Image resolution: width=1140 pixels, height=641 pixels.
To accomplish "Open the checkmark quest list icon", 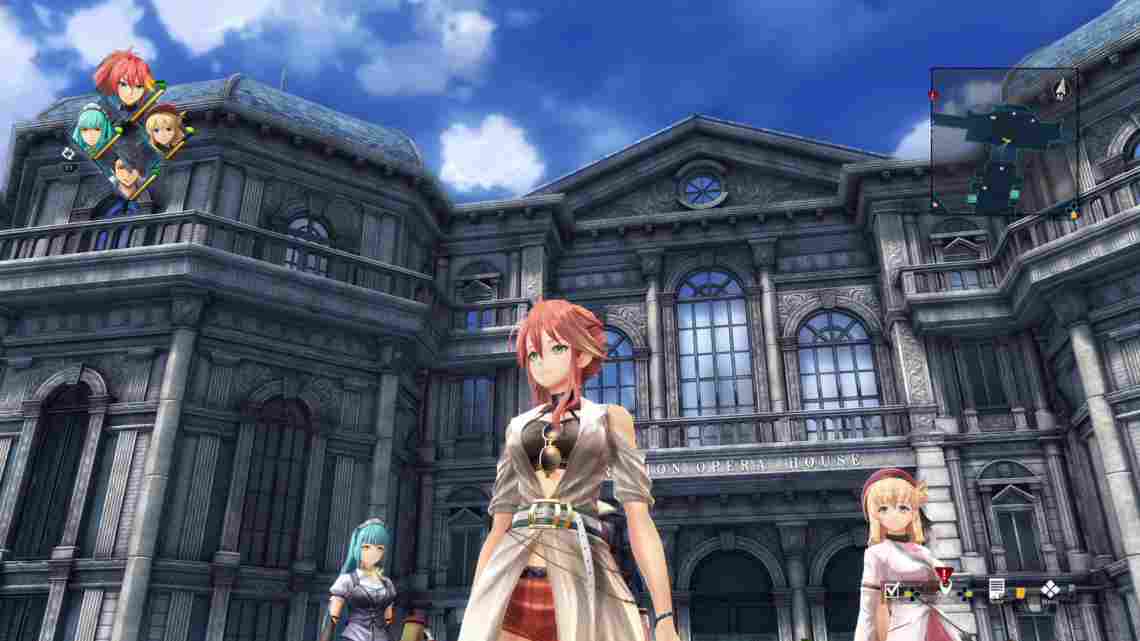I will click(891, 589).
